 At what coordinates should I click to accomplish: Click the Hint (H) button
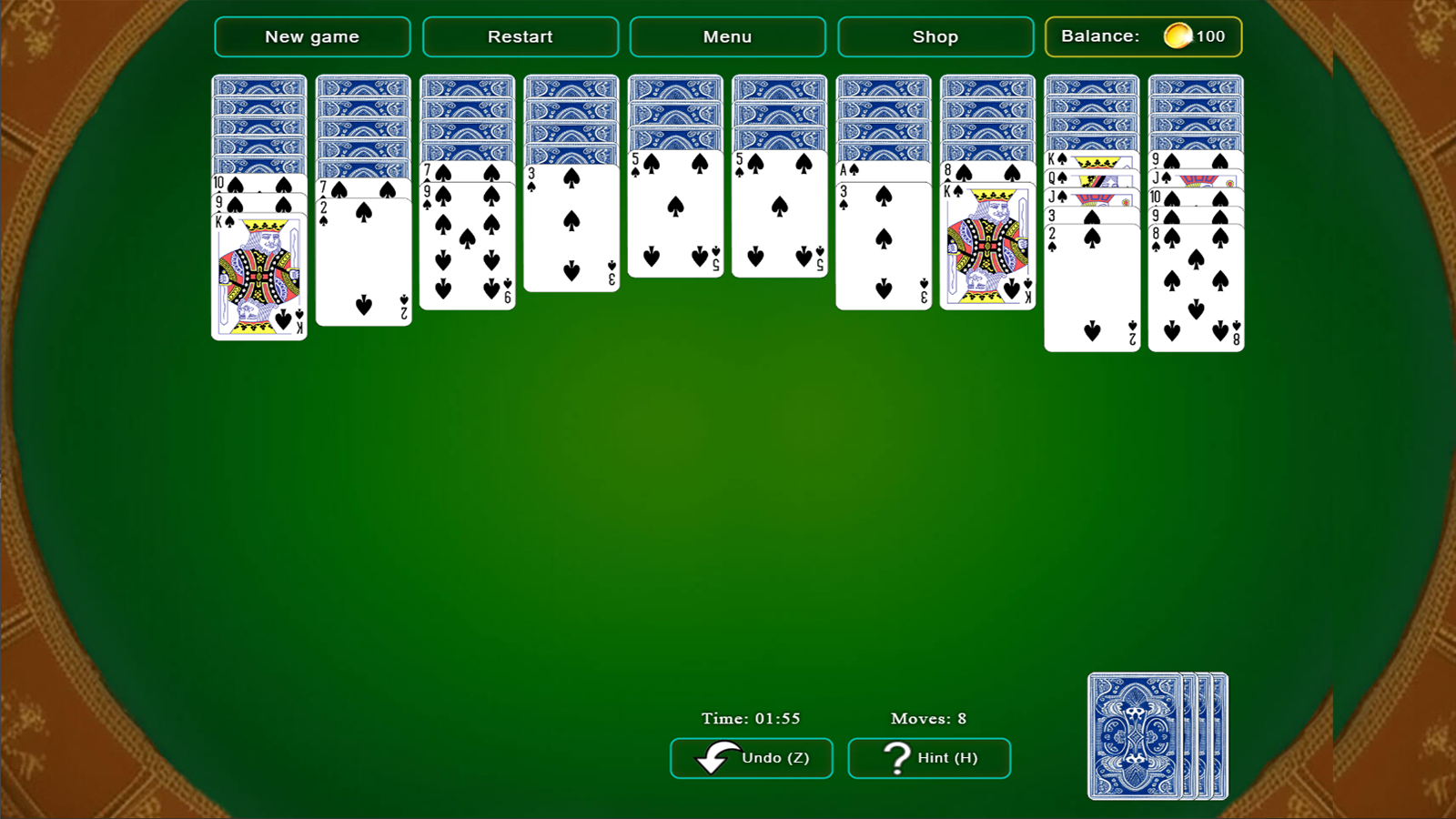[928, 757]
